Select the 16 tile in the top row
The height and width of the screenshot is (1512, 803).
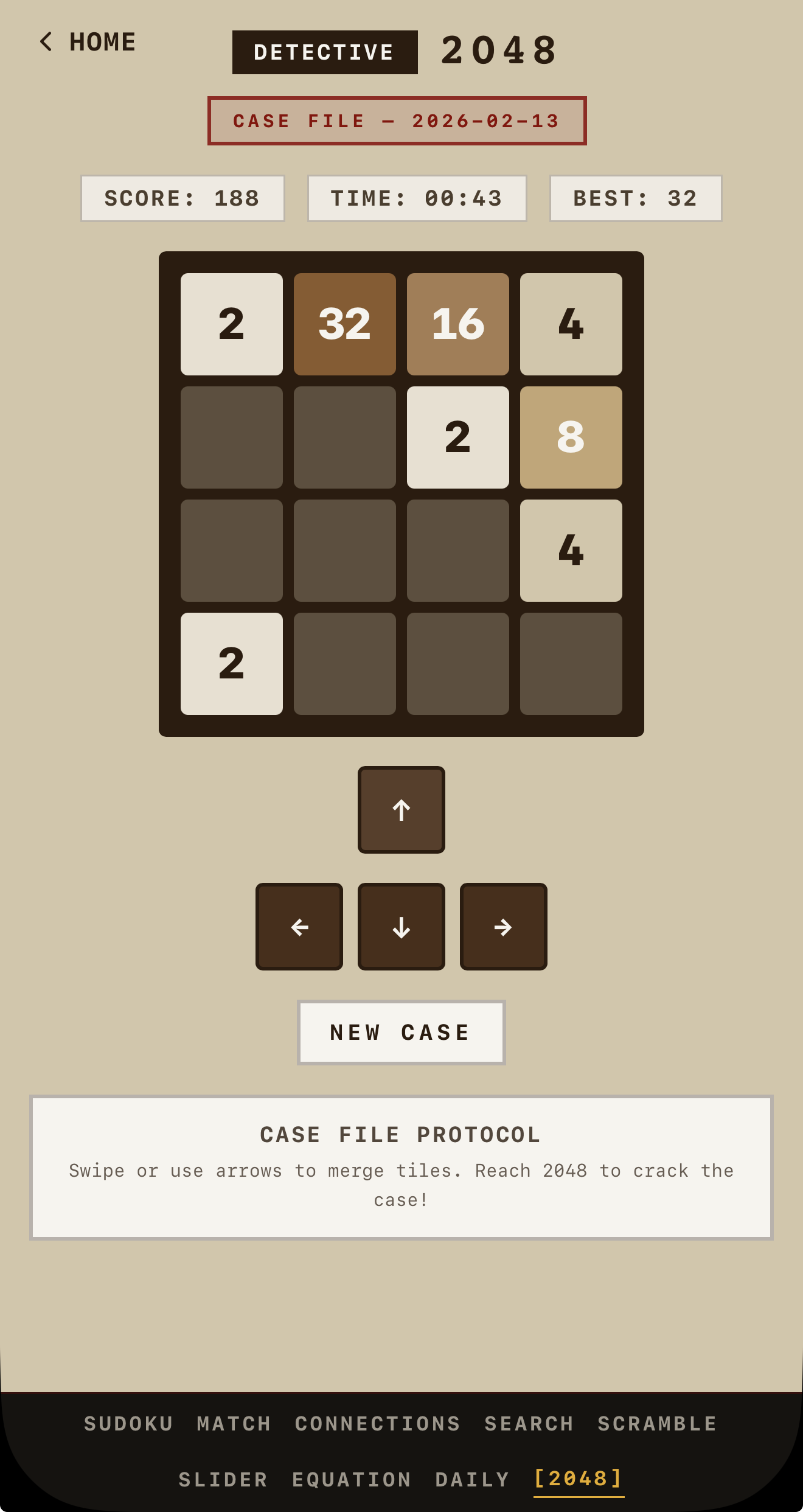pos(457,323)
